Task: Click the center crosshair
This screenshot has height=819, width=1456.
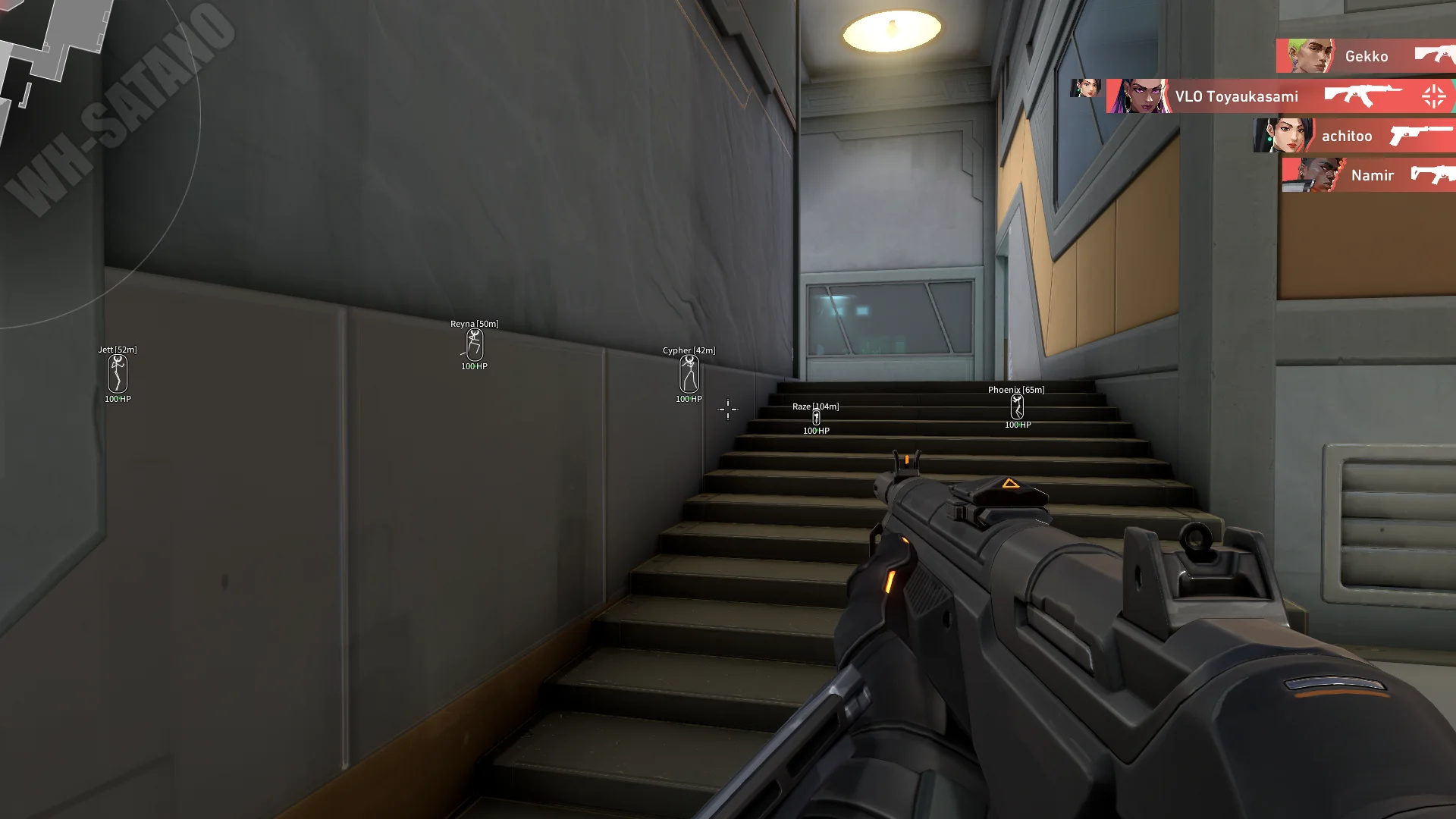Action: [726, 409]
